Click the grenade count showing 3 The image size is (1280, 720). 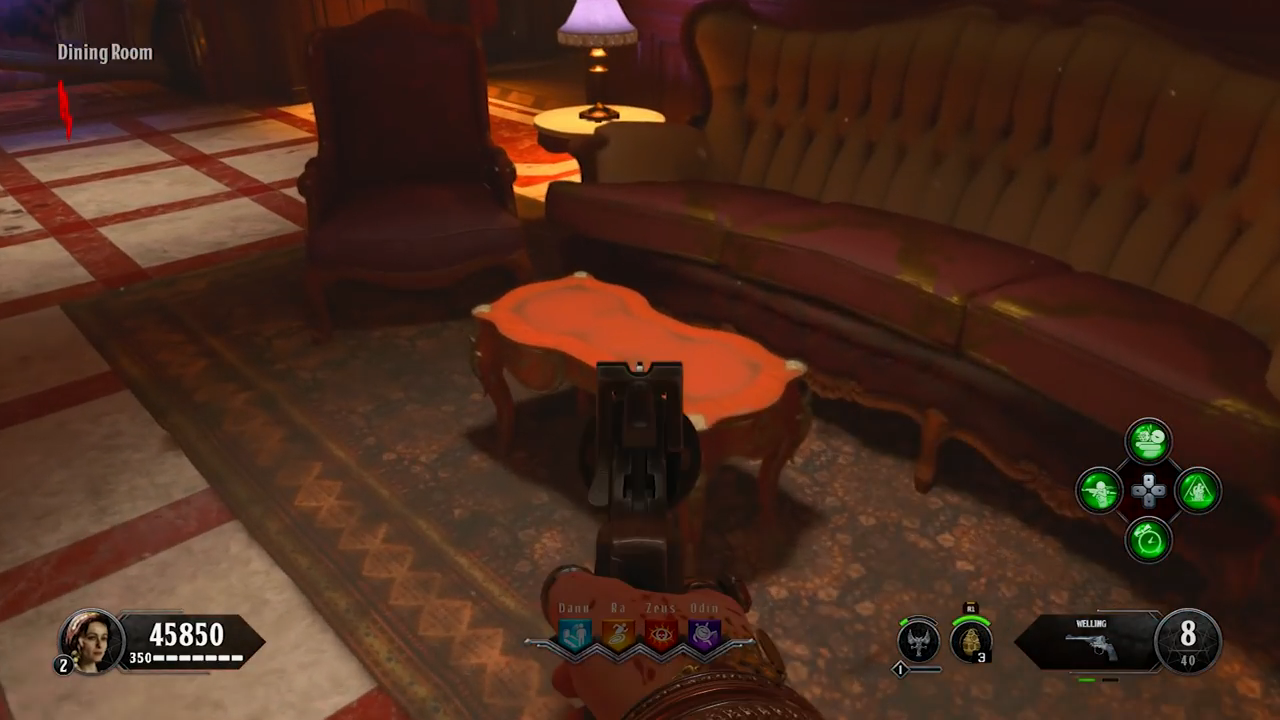981,656
